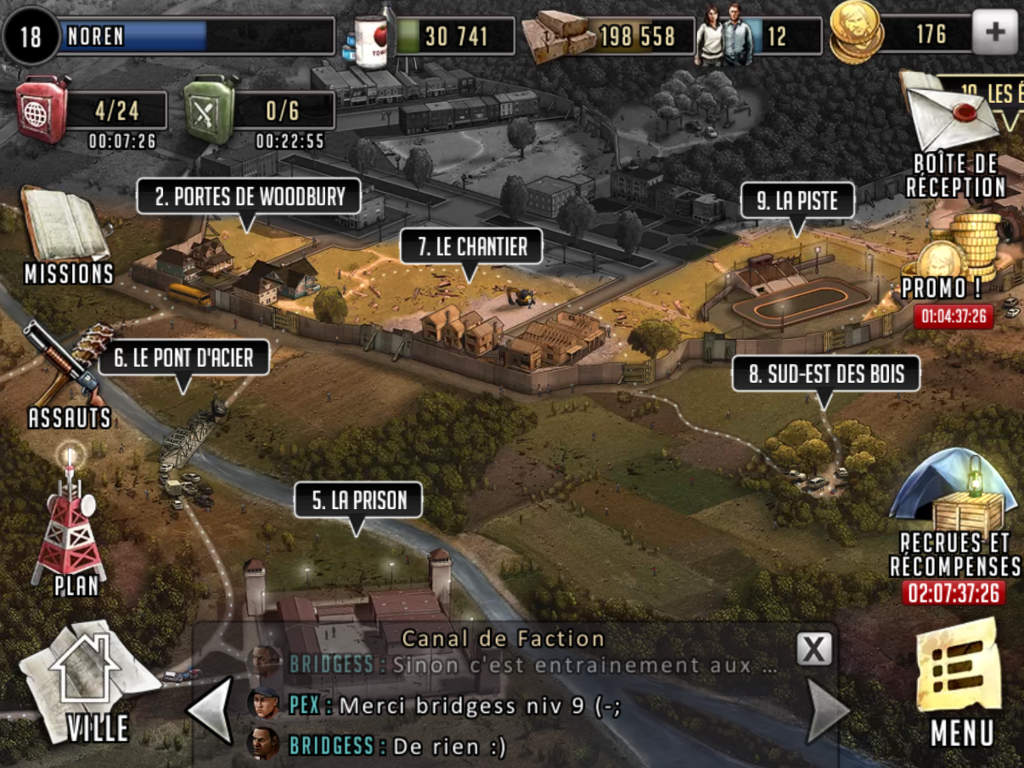Select area 5. La Prison

coord(358,500)
